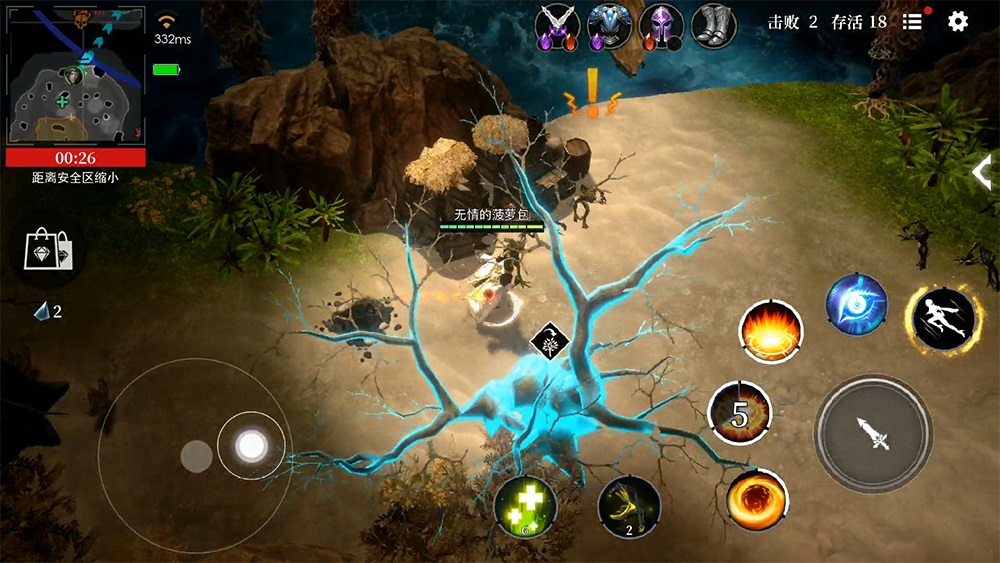Image resolution: width=1000 pixels, height=563 pixels.
Task: Cast the orange swirl fireball skill
Action: click(757, 499)
